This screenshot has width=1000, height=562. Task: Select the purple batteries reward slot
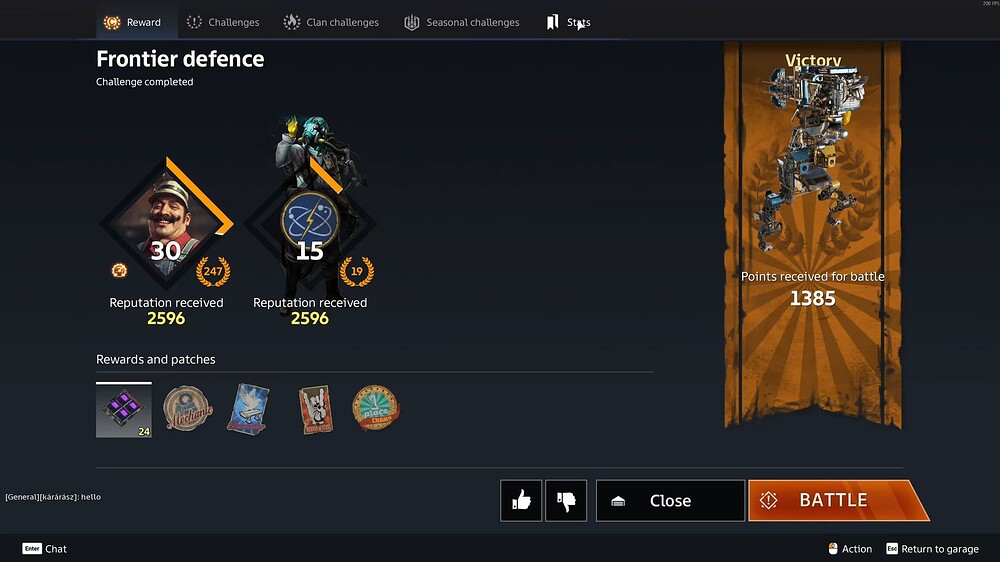124,410
